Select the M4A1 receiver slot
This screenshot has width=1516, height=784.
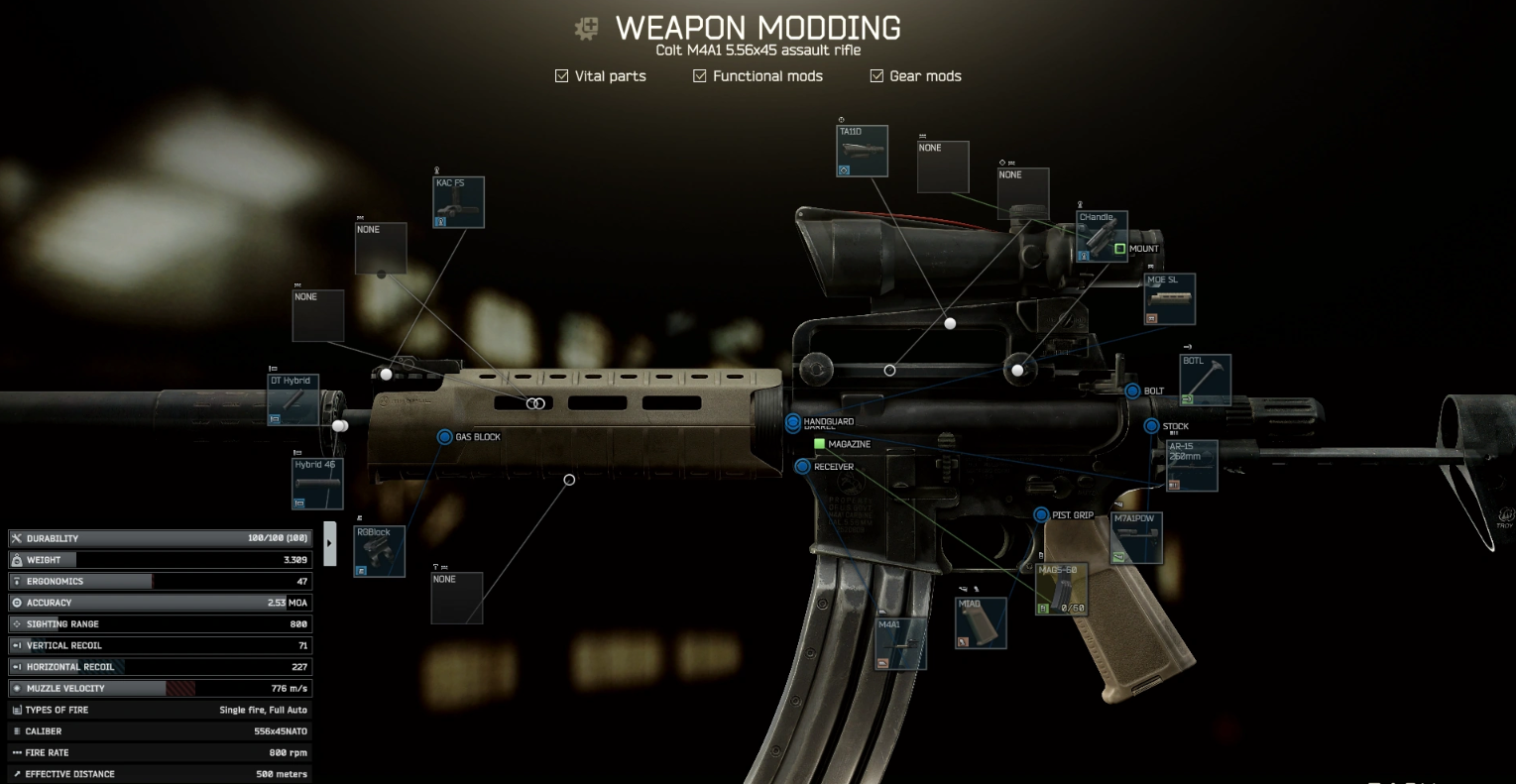point(901,643)
